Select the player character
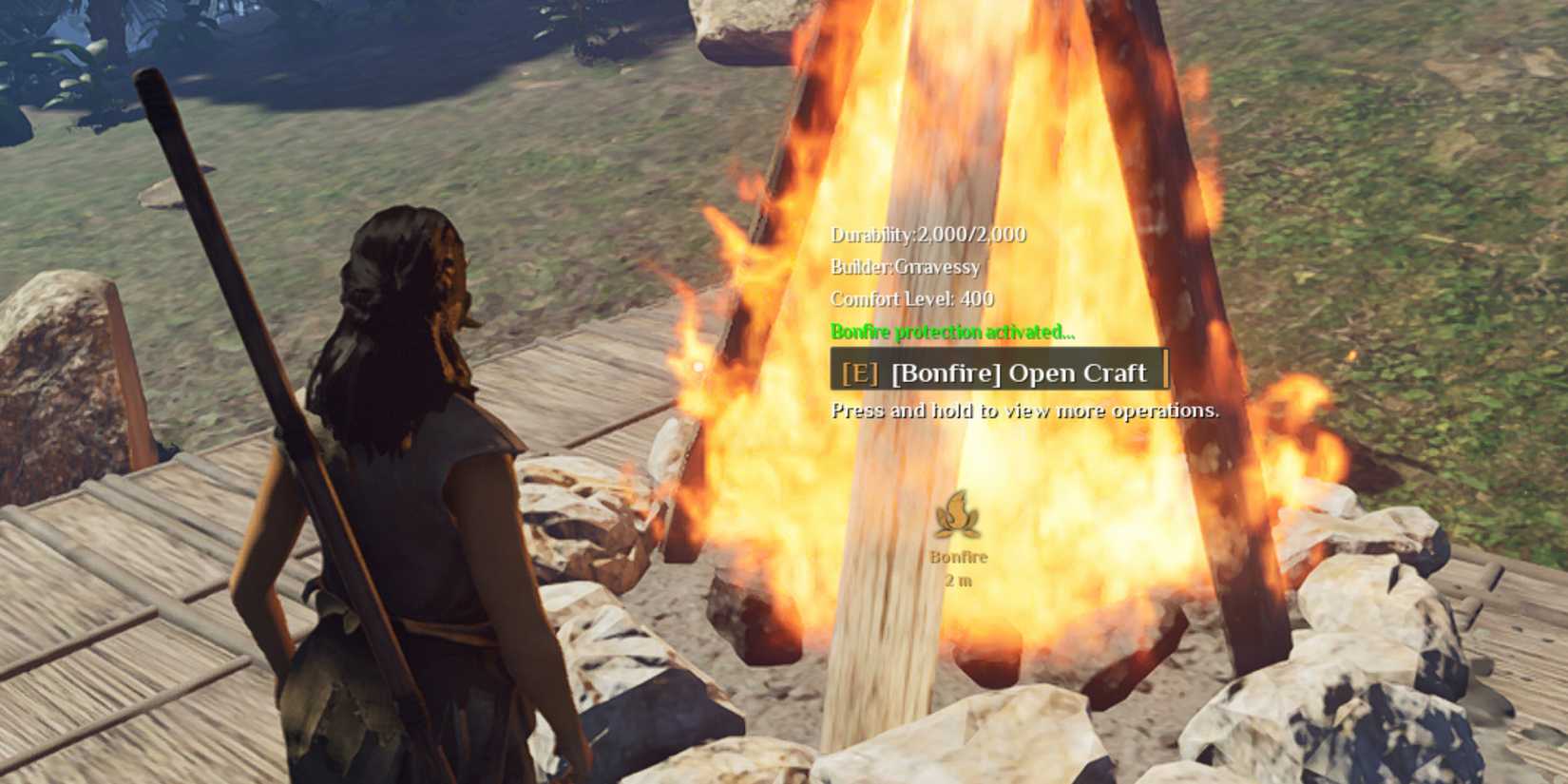The width and height of the screenshot is (1568, 784). [x=409, y=475]
